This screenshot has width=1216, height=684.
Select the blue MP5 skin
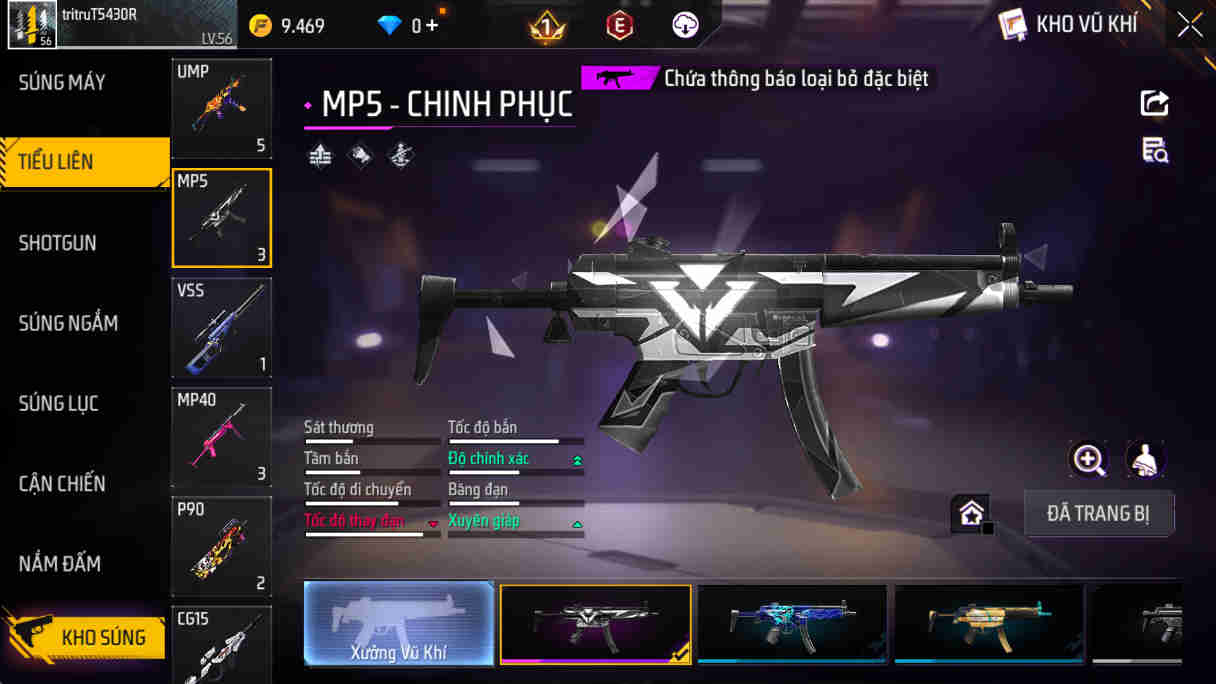(792, 623)
